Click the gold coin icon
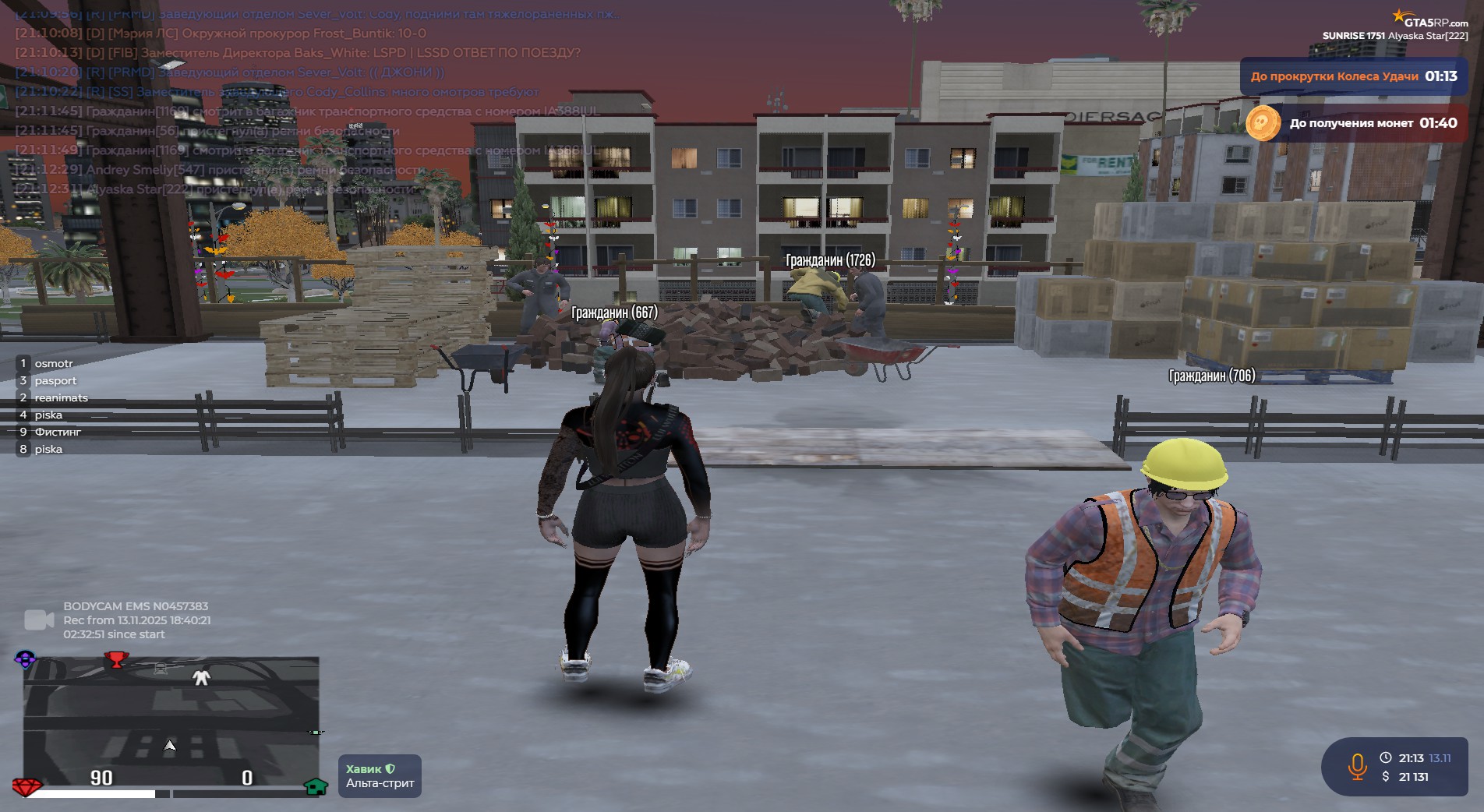This screenshot has width=1484, height=812. click(x=1263, y=123)
